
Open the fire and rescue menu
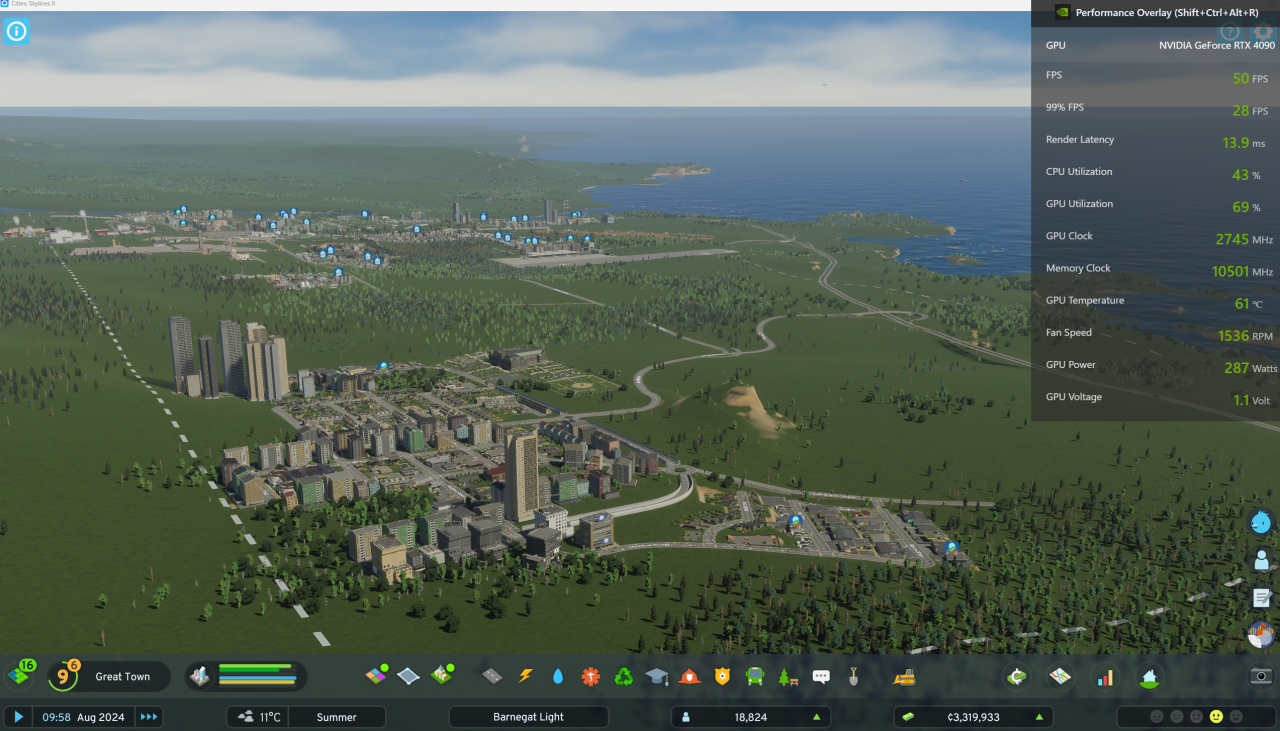pos(689,677)
